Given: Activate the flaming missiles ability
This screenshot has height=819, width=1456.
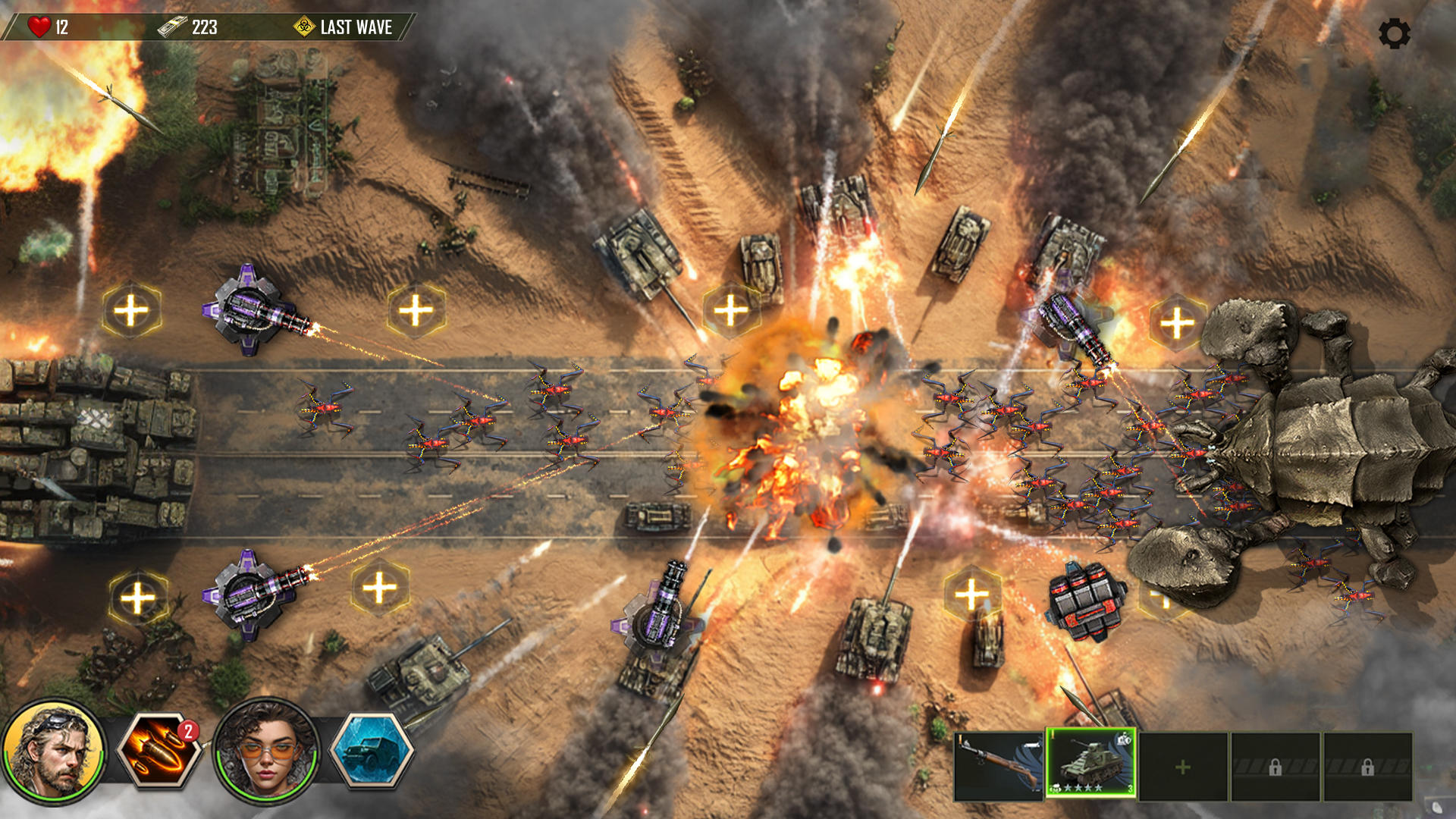Looking at the screenshot, I should [x=160, y=750].
